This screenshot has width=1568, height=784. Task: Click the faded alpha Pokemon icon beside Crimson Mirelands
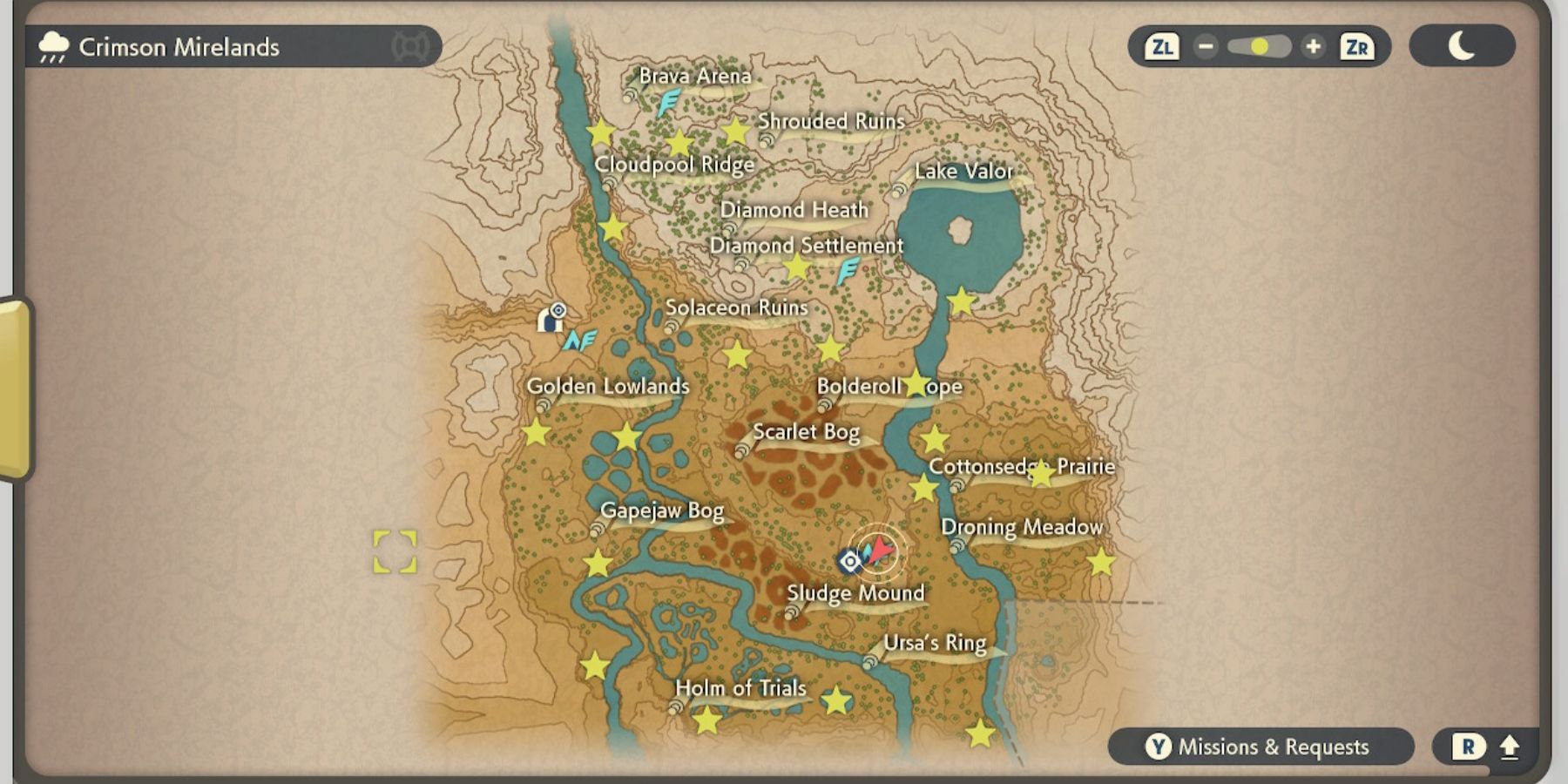(x=410, y=46)
